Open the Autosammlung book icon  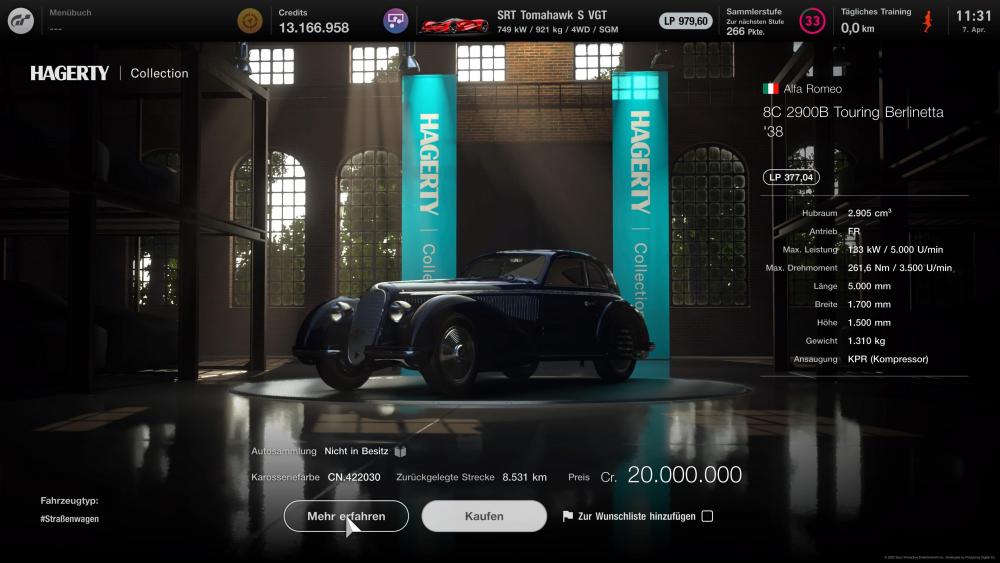tap(400, 452)
